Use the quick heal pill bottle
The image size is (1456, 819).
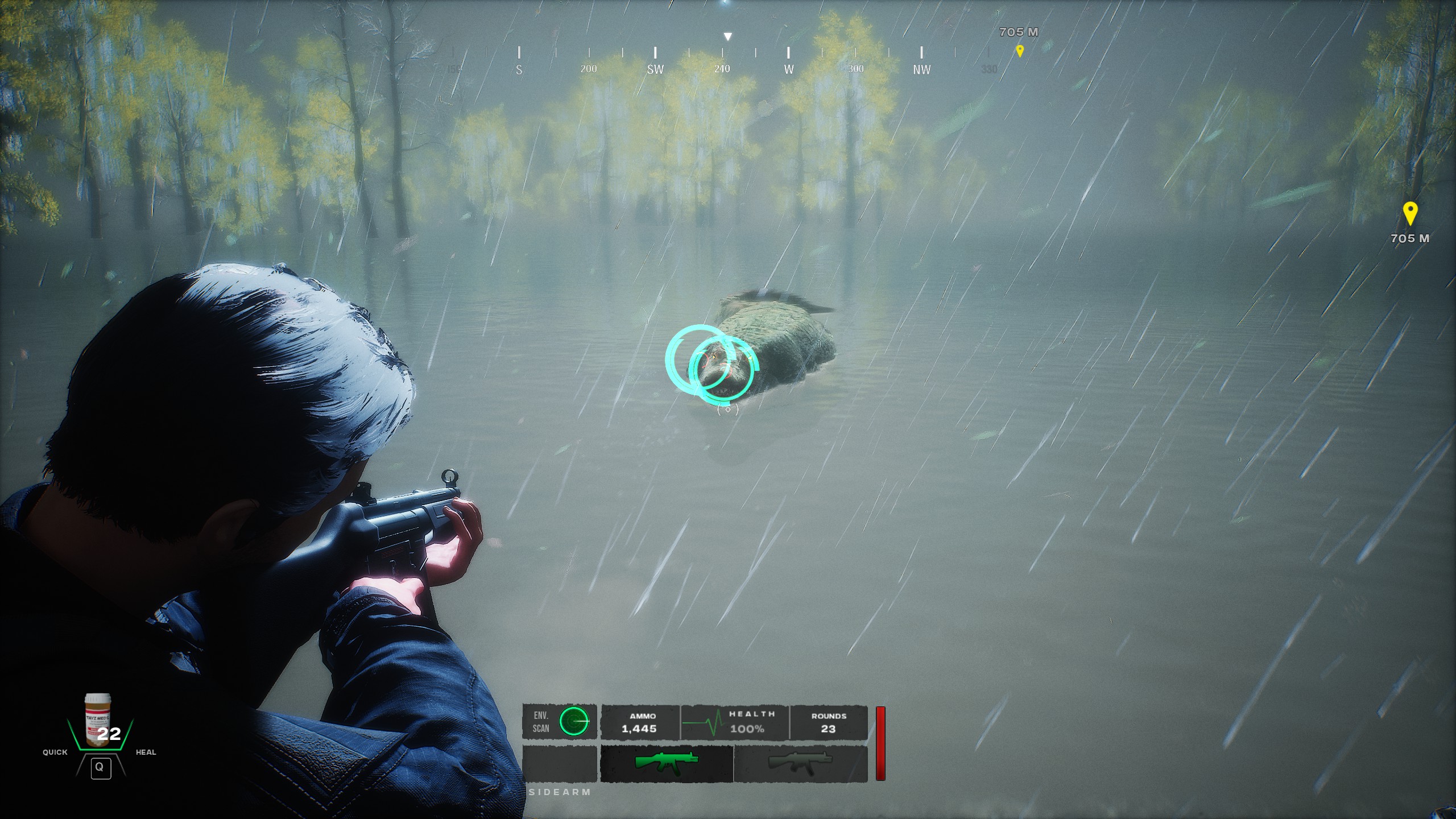98,719
